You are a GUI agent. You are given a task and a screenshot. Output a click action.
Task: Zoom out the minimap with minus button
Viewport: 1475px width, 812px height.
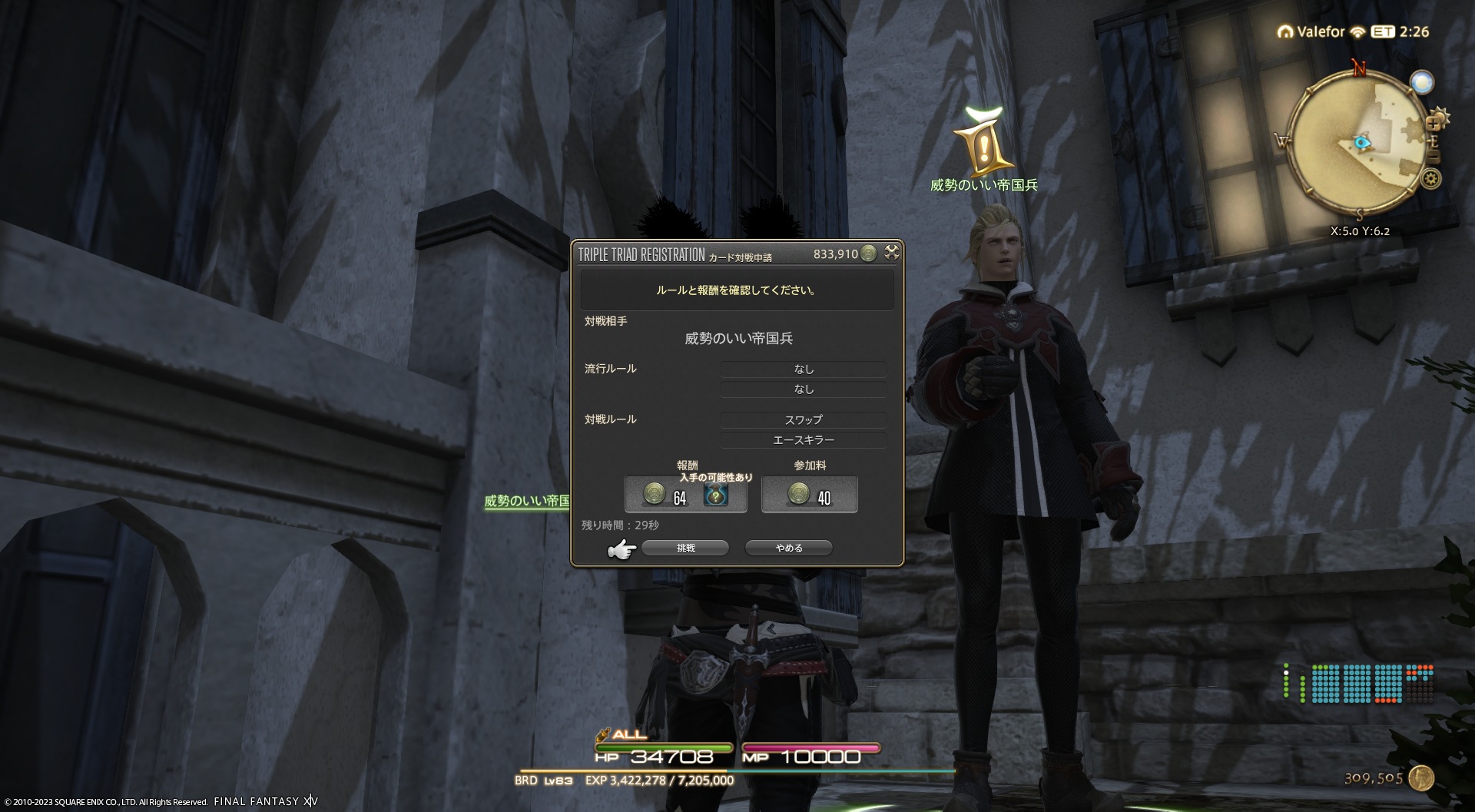(1433, 156)
